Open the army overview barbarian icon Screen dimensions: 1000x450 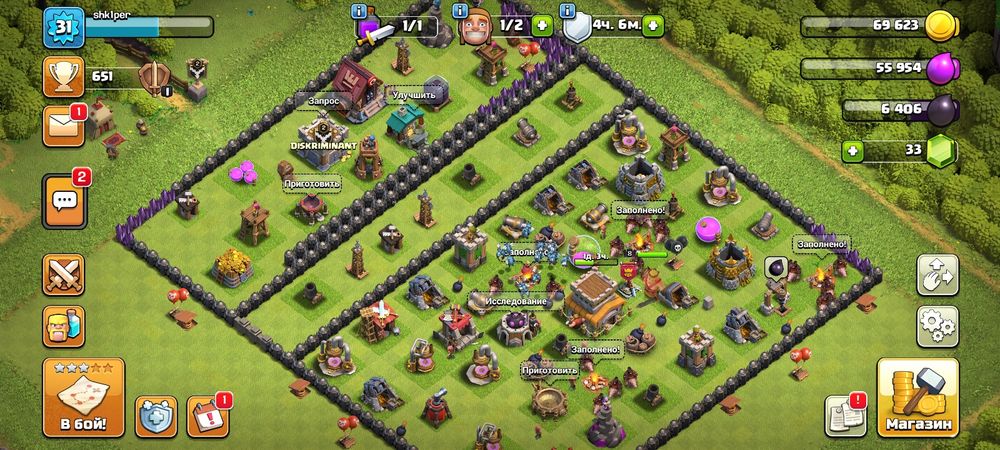(x=63, y=325)
